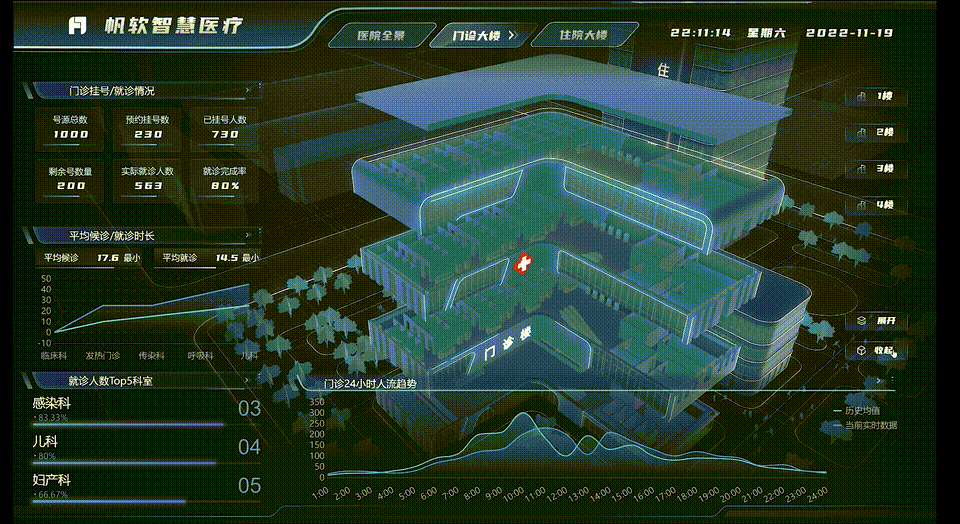
Task: Toggle the 历史均值 legend entry
Action: click(857, 410)
